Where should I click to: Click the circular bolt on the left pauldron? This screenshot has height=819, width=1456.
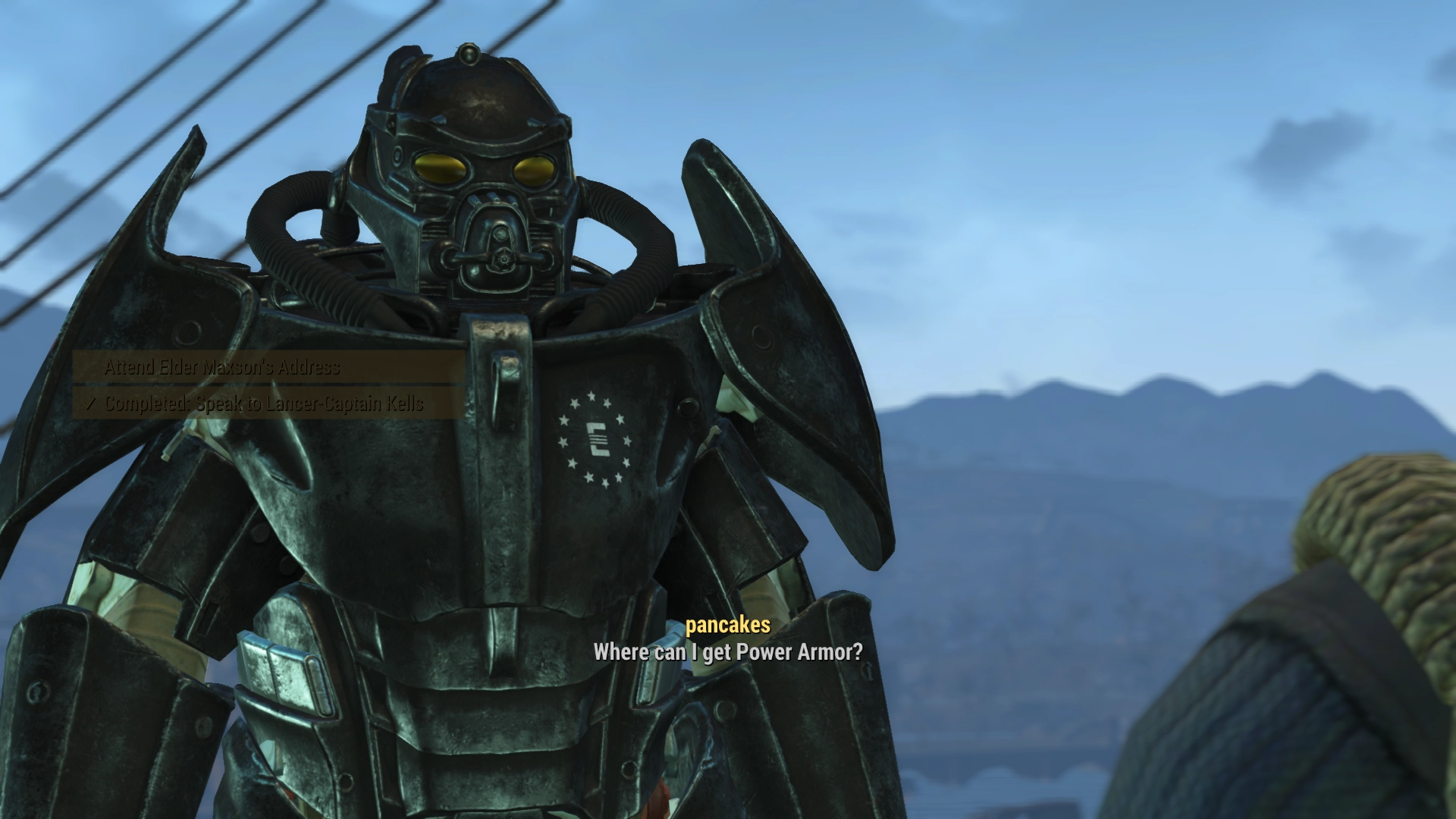point(187,334)
